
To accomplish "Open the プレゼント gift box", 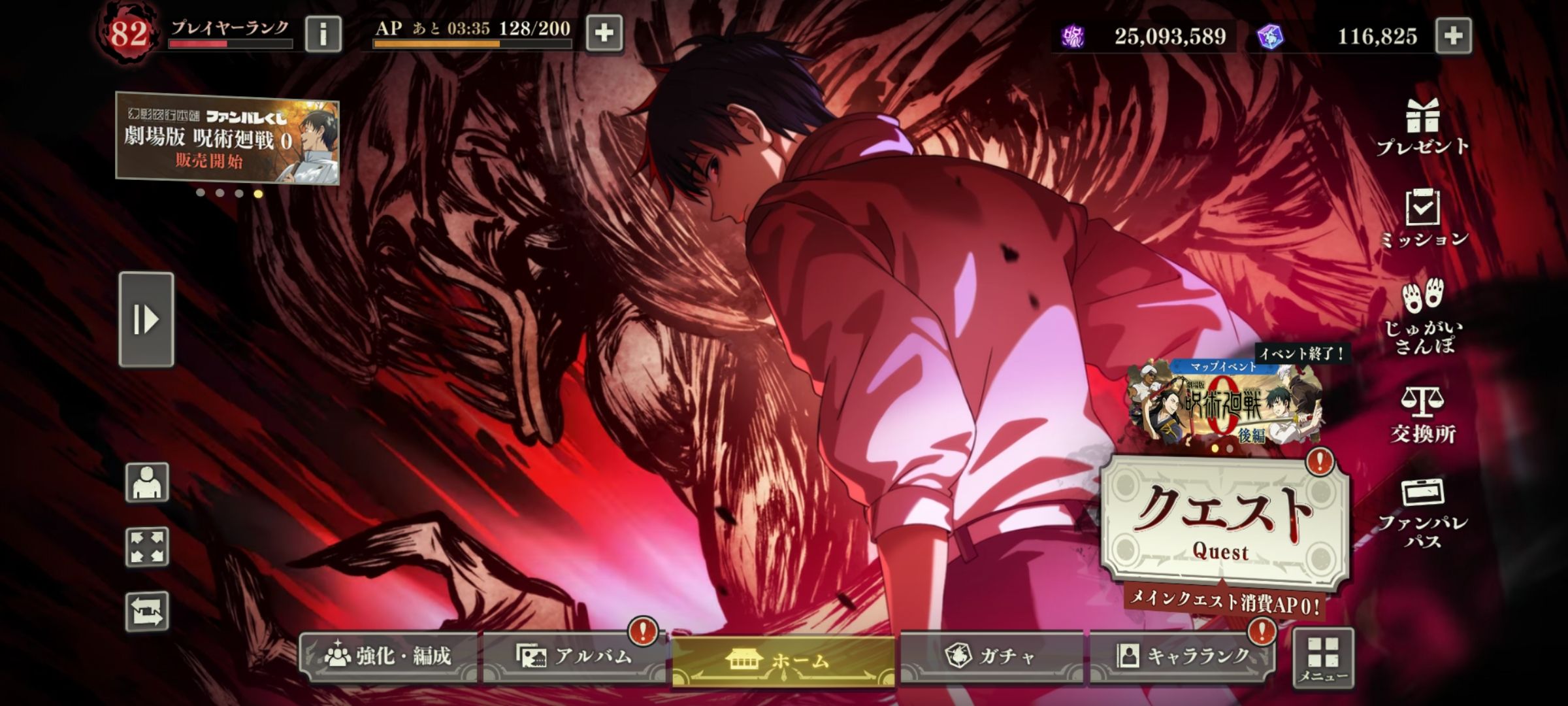I will [1422, 127].
